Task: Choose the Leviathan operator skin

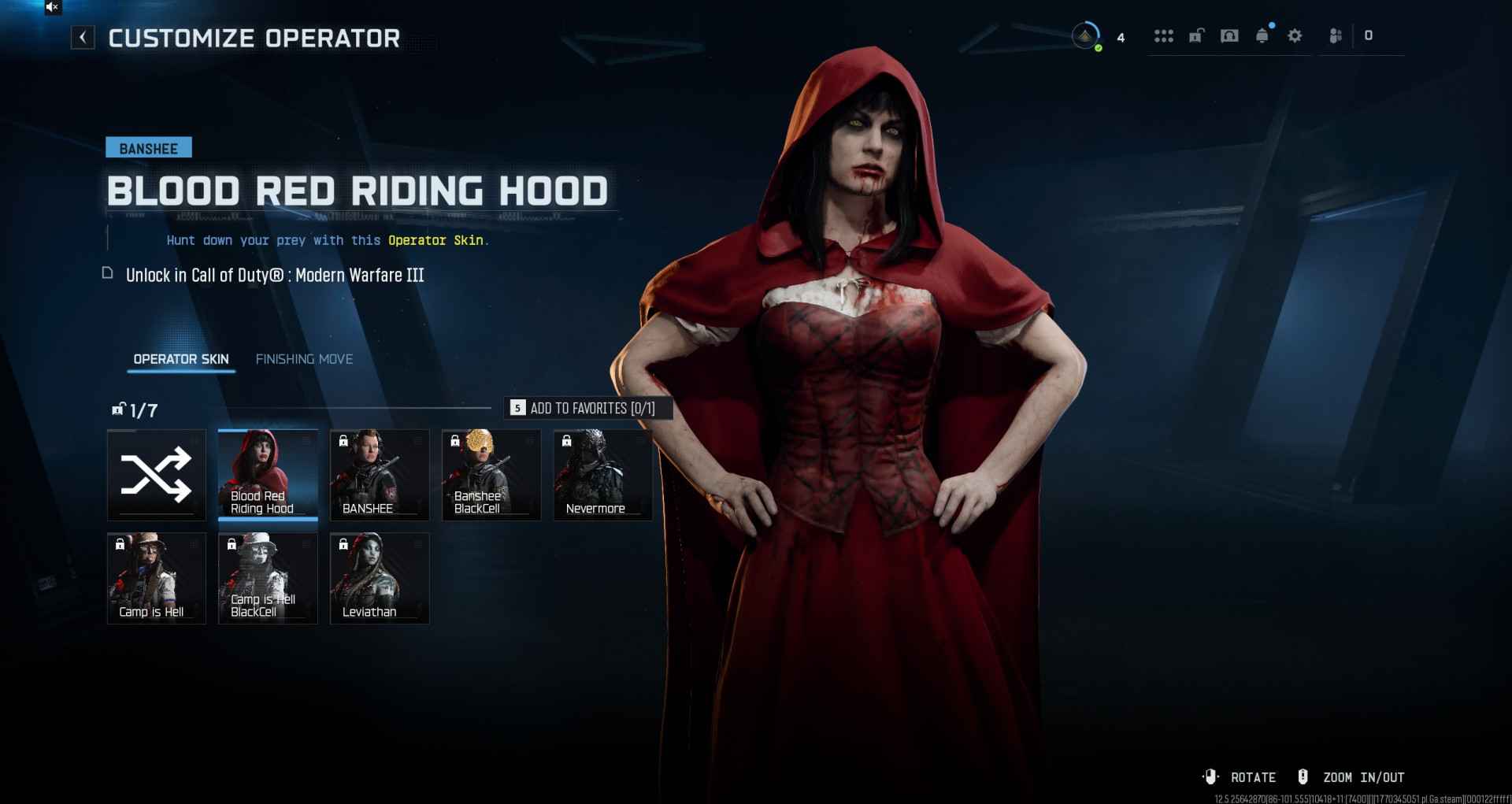Action: tap(380, 578)
